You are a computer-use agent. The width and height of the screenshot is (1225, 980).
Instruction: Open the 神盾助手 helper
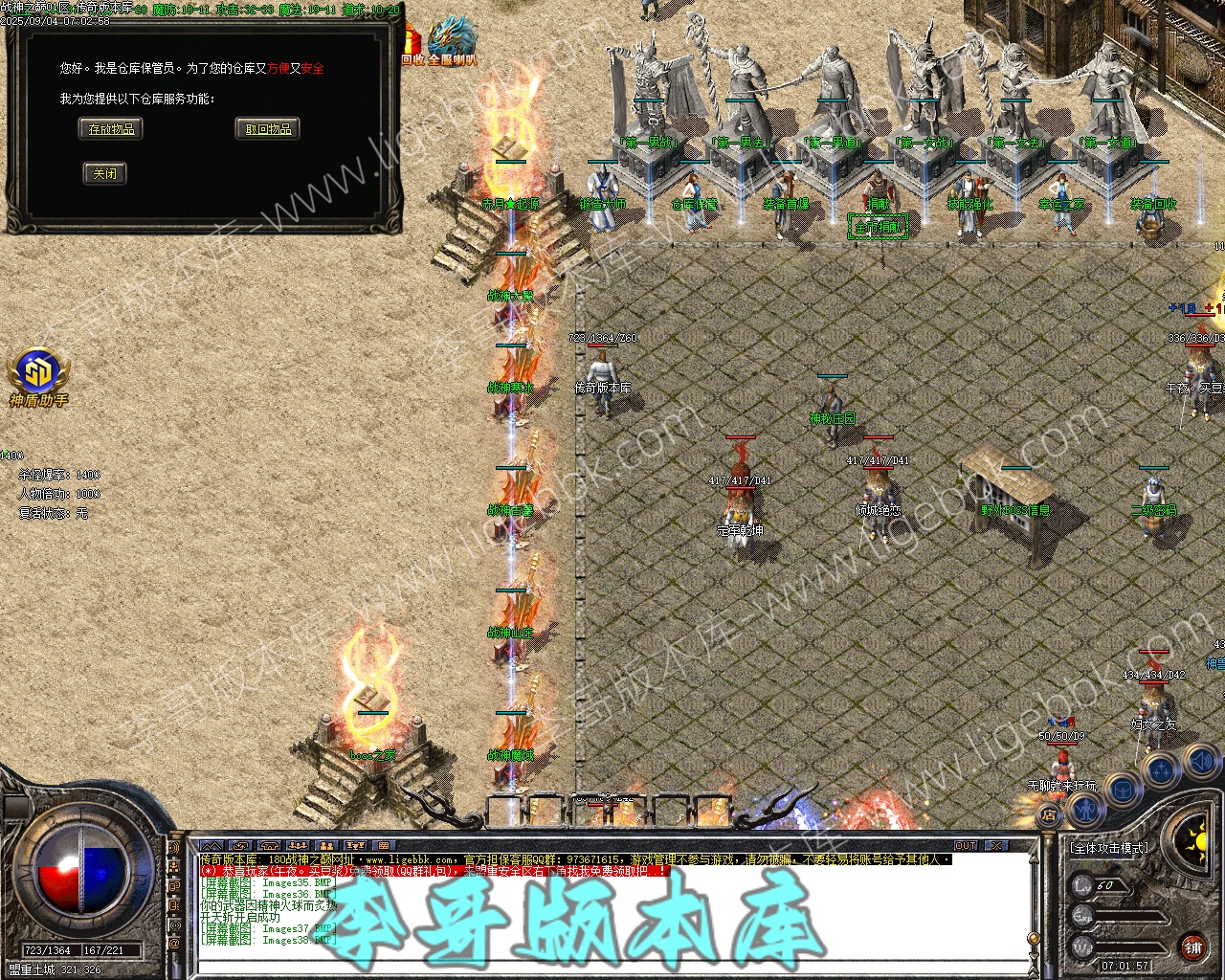tap(38, 375)
